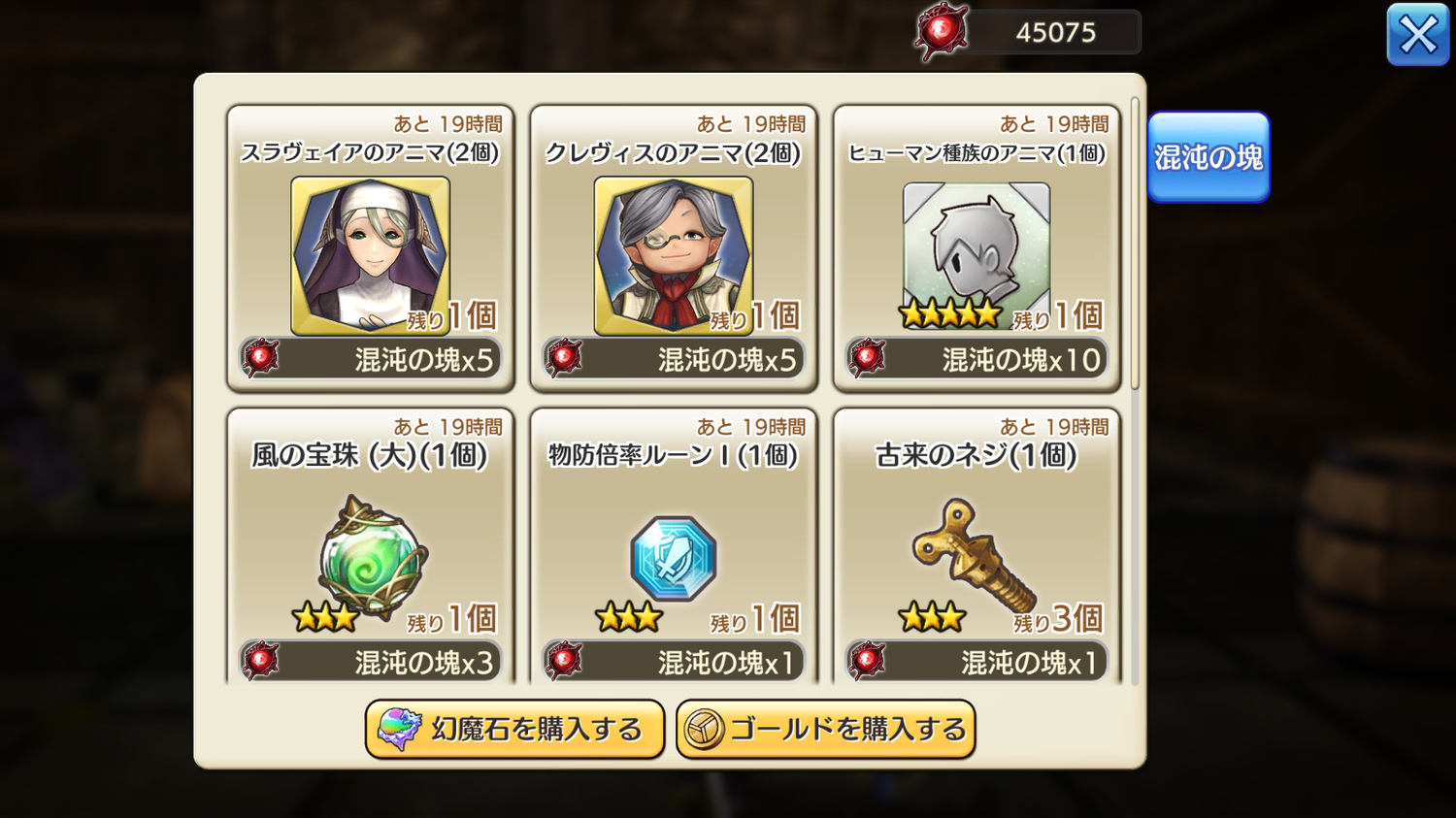Choose the クレヴィスのアニマ shop item
This screenshot has height=818, width=1456.
(x=673, y=249)
